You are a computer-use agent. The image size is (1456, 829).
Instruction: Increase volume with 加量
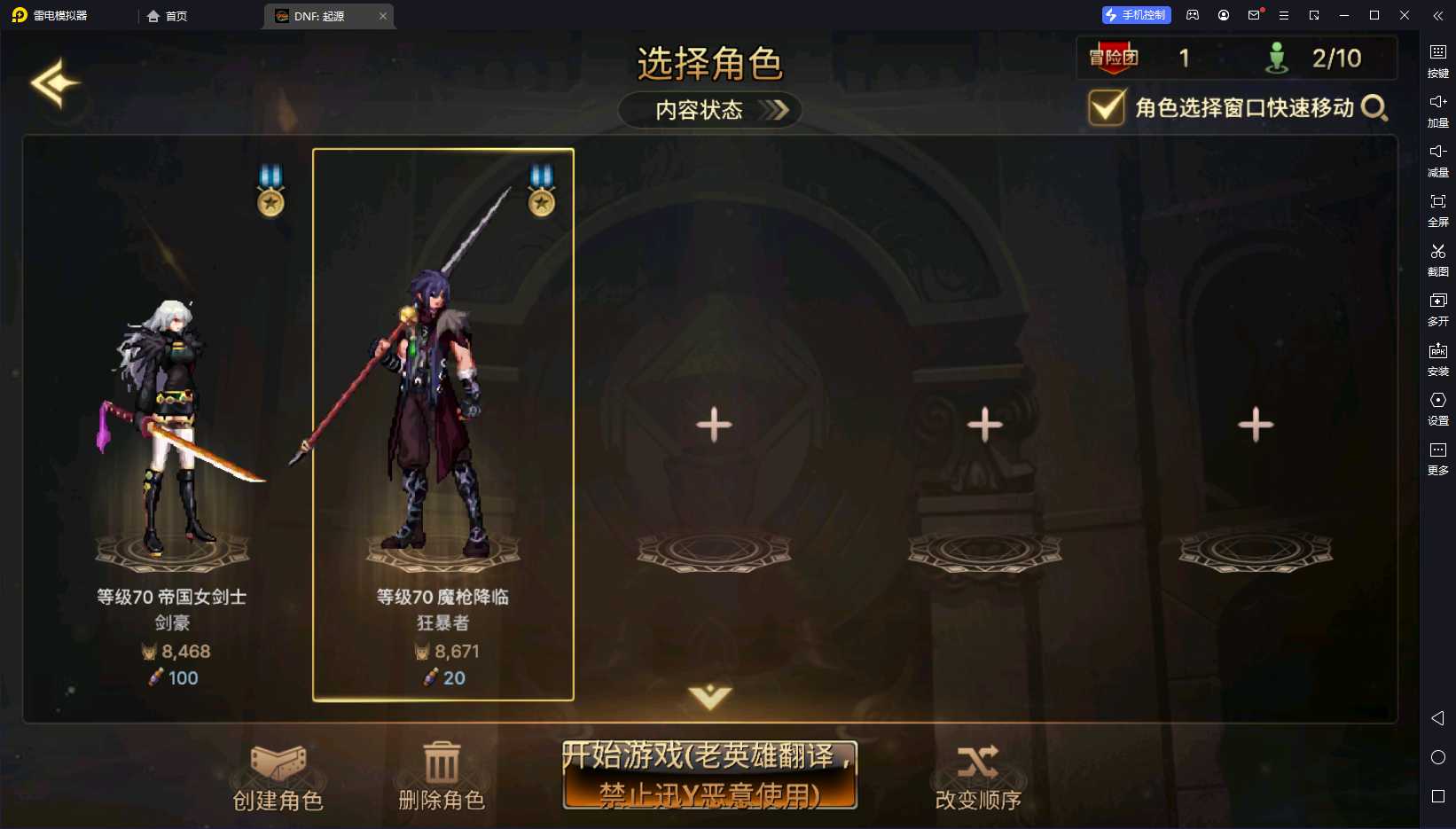click(x=1438, y=112)
